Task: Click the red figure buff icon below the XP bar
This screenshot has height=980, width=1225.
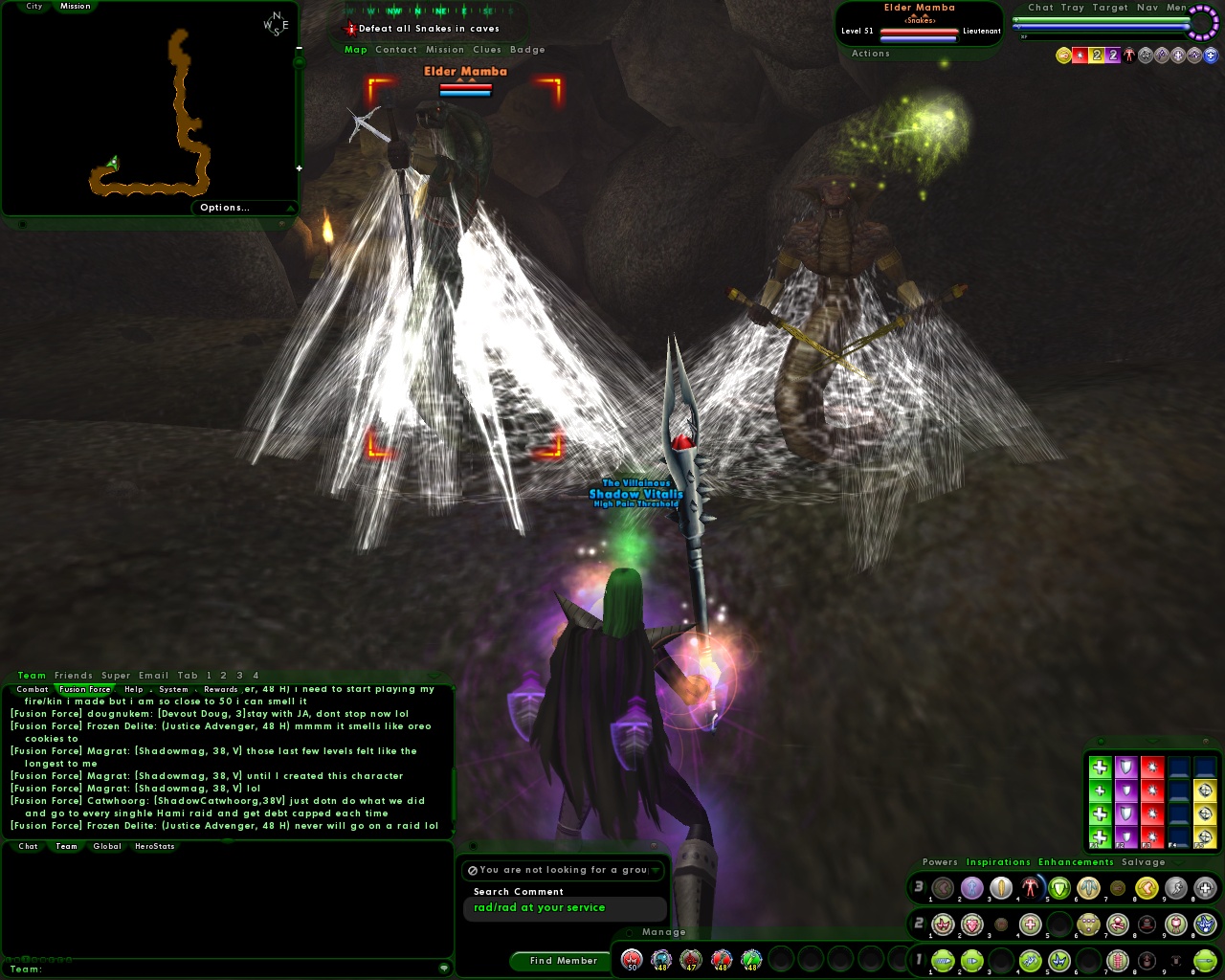Action: 1129,55
